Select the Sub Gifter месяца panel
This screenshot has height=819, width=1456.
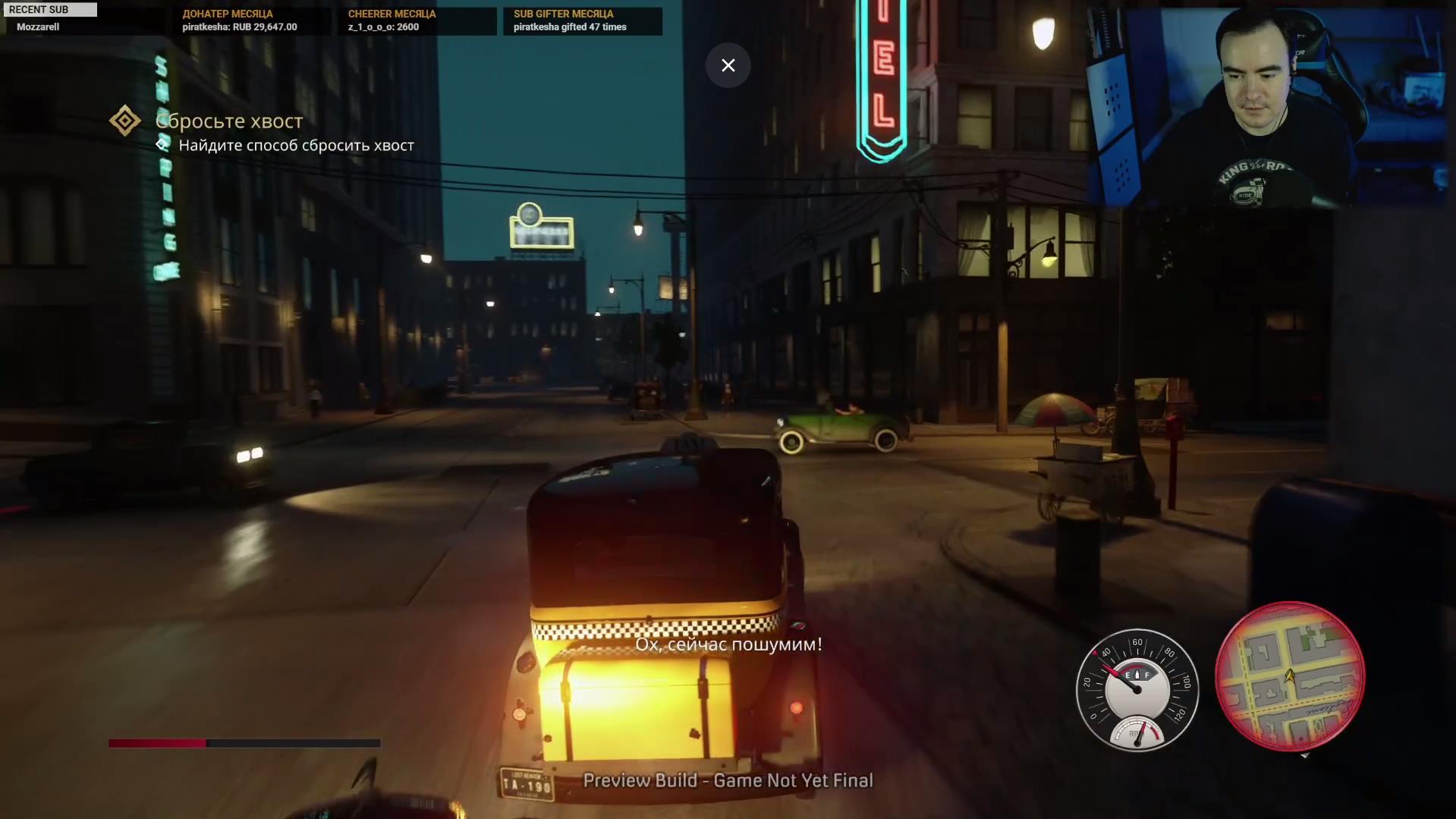pos(582,20)
